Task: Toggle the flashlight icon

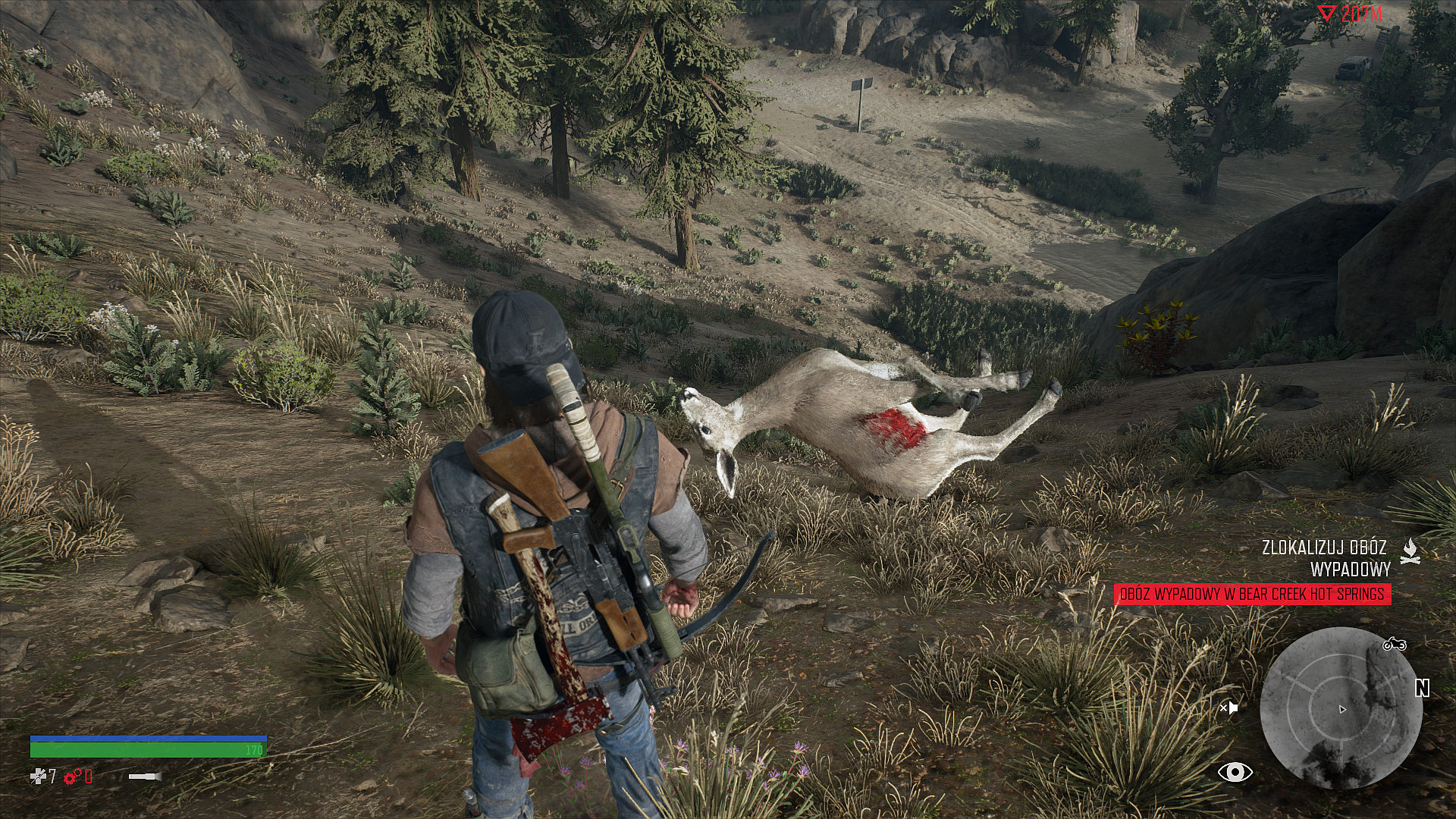Action: coord(144,776)
